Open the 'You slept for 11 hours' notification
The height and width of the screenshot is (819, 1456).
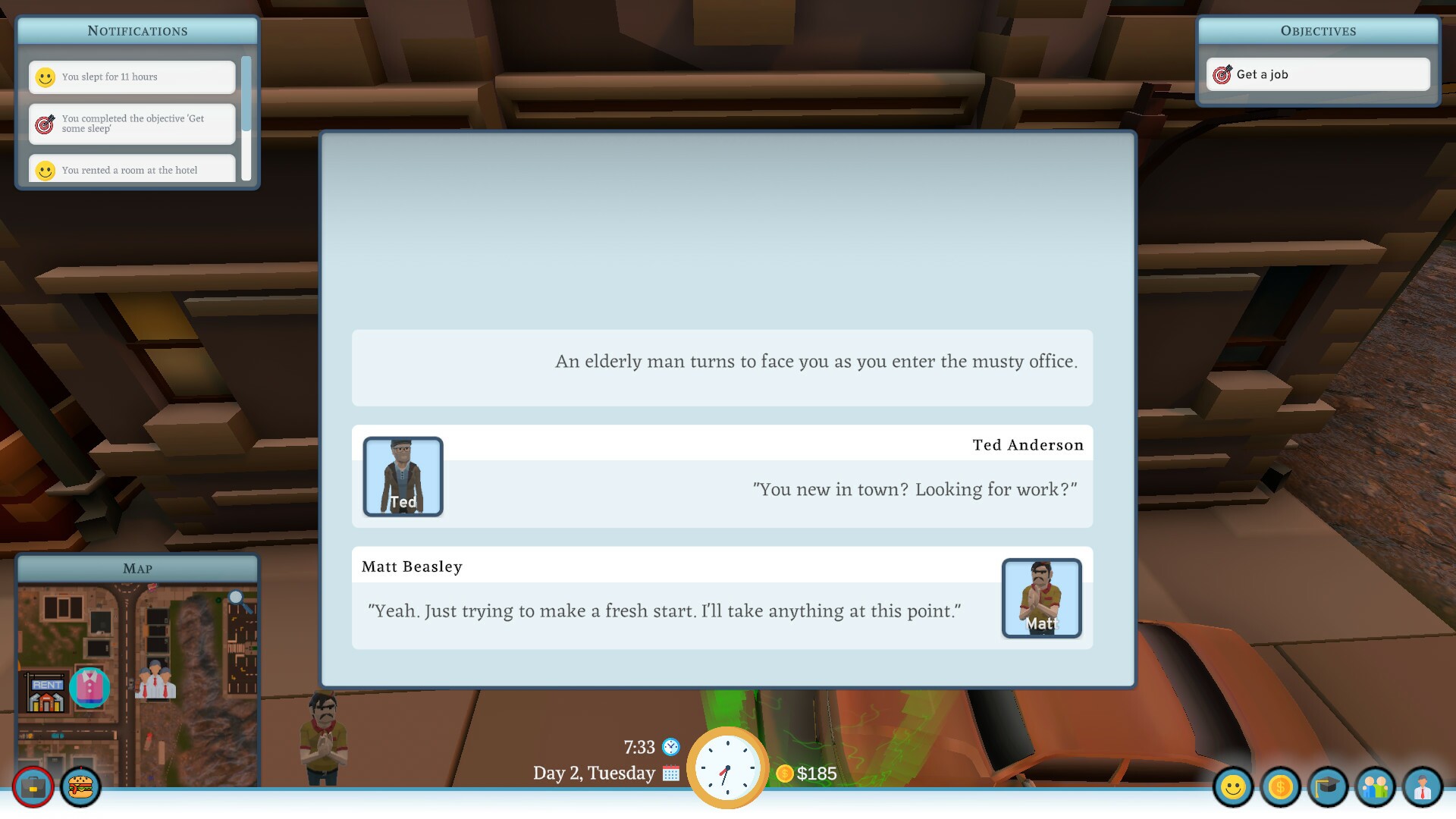pyautogui.click(x=131, y=77)
